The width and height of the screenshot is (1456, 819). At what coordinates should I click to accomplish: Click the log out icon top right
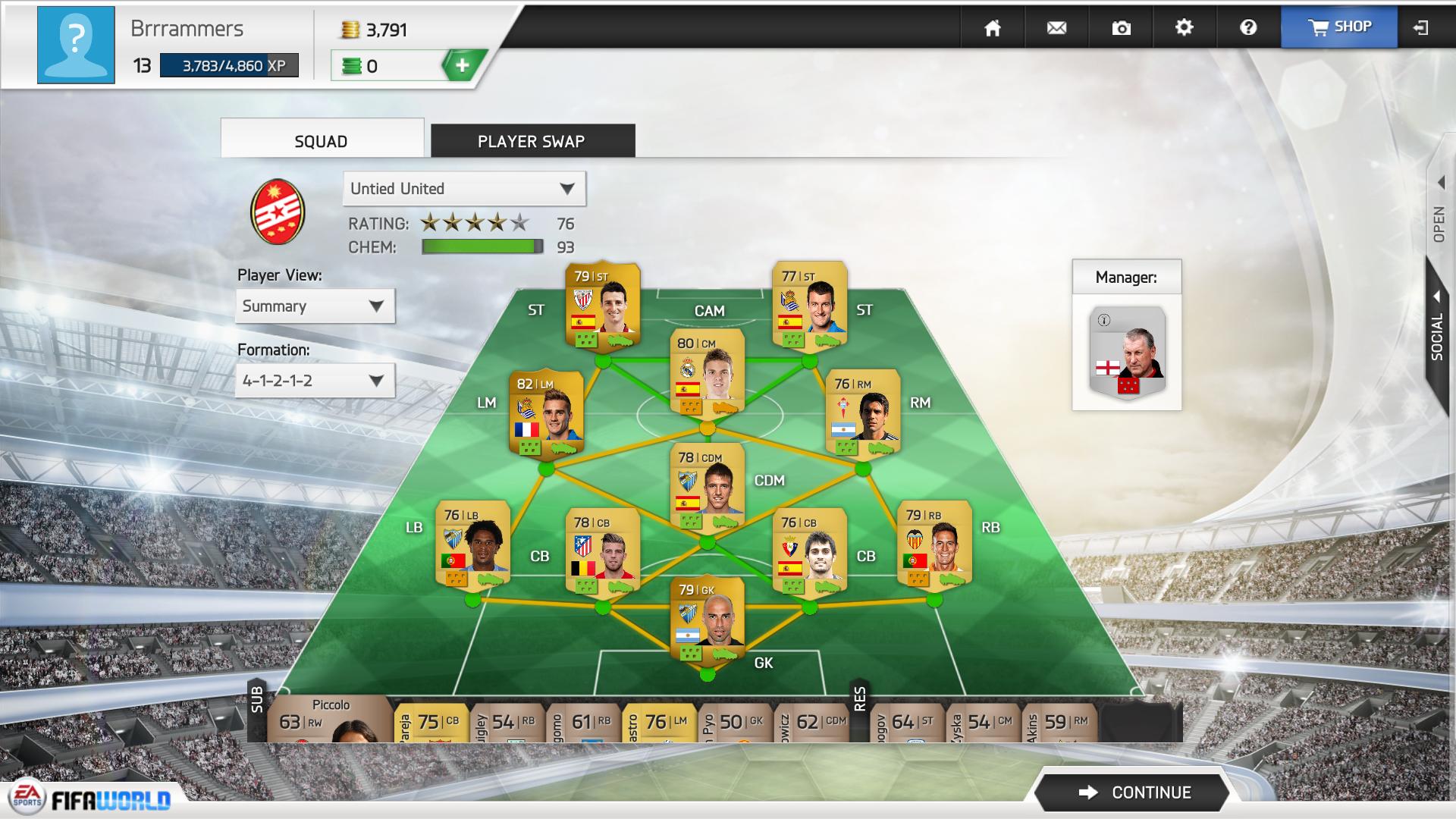[1419, 27]
